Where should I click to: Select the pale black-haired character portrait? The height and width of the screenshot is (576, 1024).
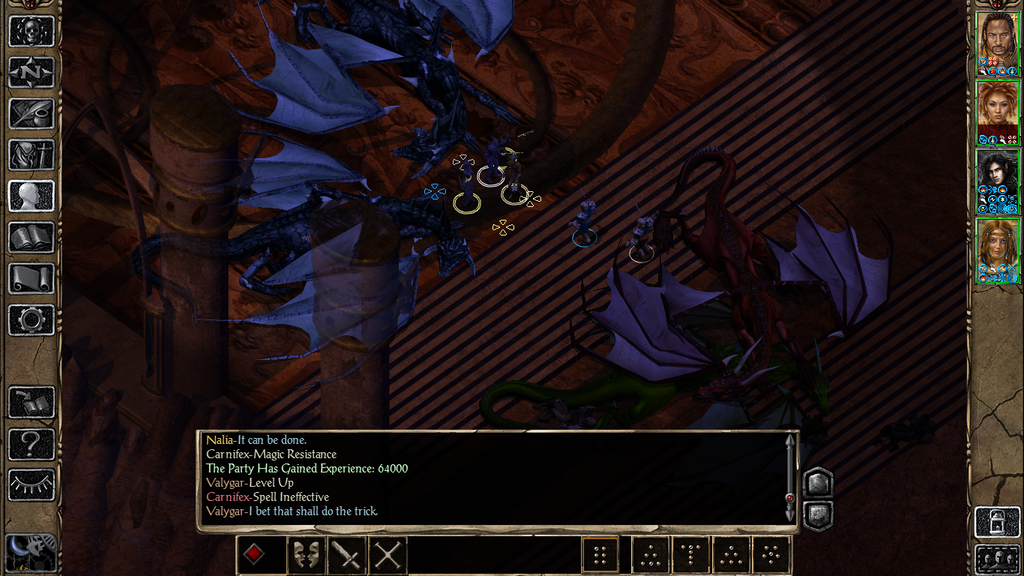click(997, 178)
